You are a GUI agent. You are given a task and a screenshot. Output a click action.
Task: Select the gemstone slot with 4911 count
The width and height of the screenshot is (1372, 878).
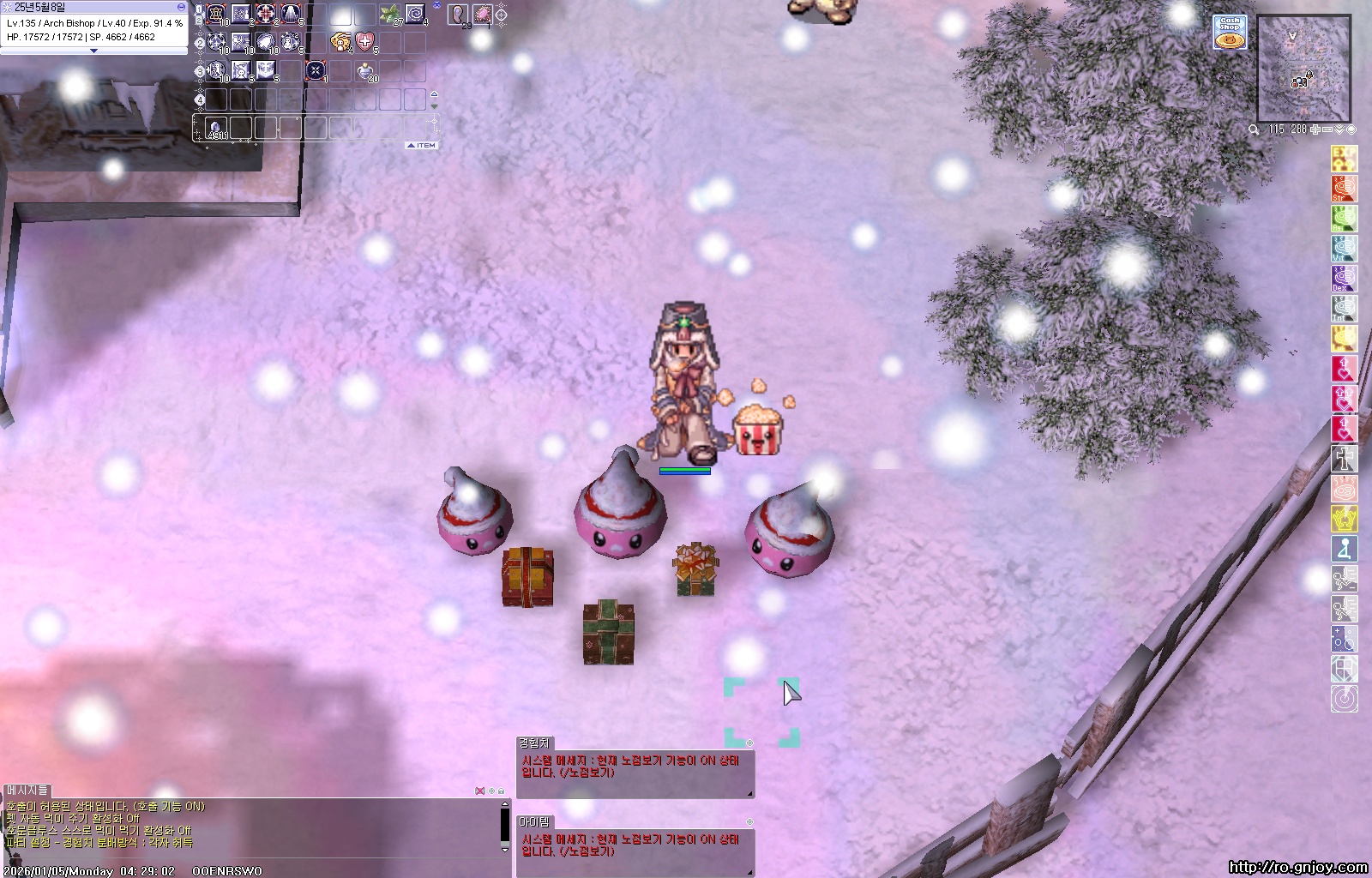point(216,129)
